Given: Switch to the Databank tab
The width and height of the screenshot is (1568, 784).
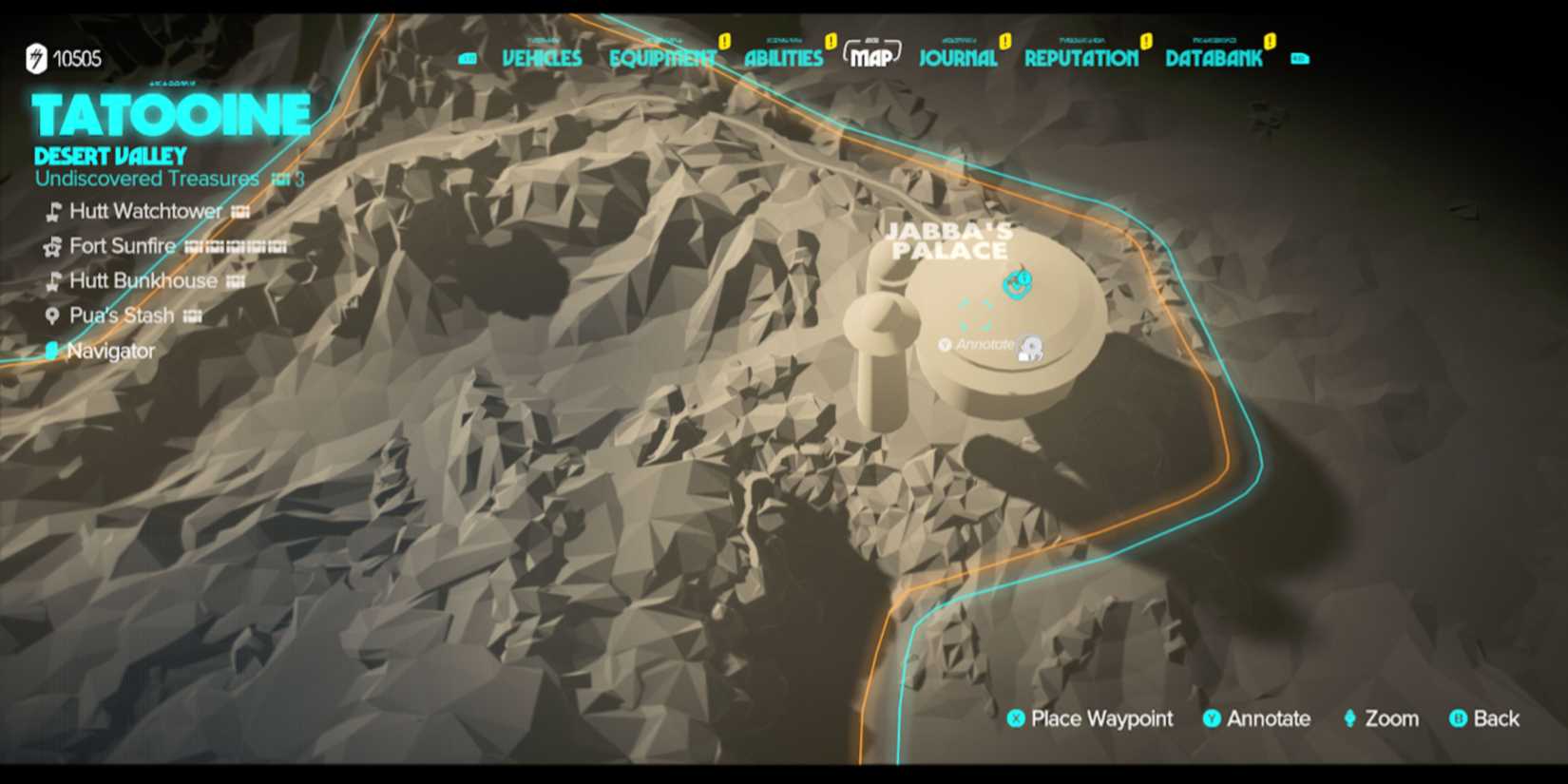Looking at the screenshot, I should click(x=1214, y=59).
